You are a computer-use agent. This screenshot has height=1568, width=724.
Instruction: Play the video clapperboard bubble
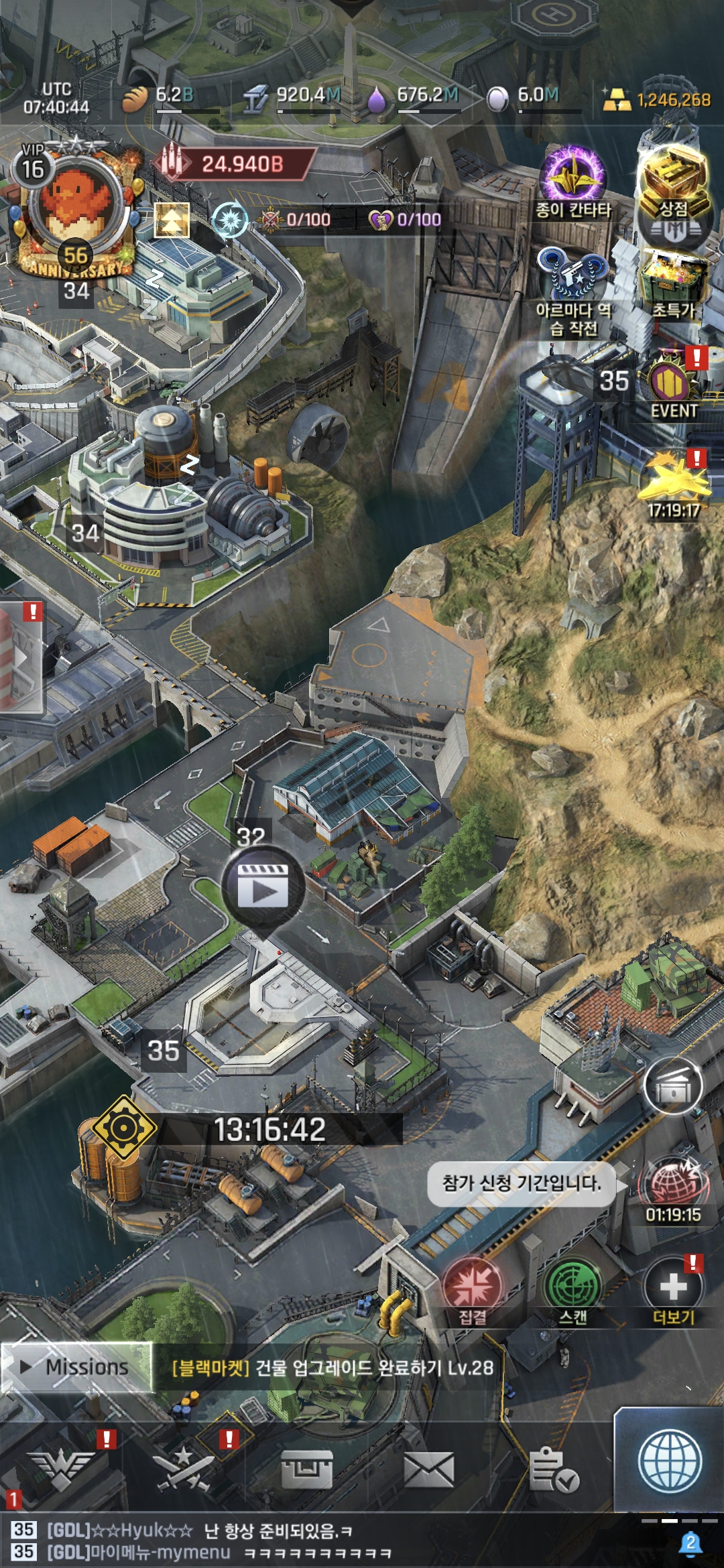click(263, 888)
